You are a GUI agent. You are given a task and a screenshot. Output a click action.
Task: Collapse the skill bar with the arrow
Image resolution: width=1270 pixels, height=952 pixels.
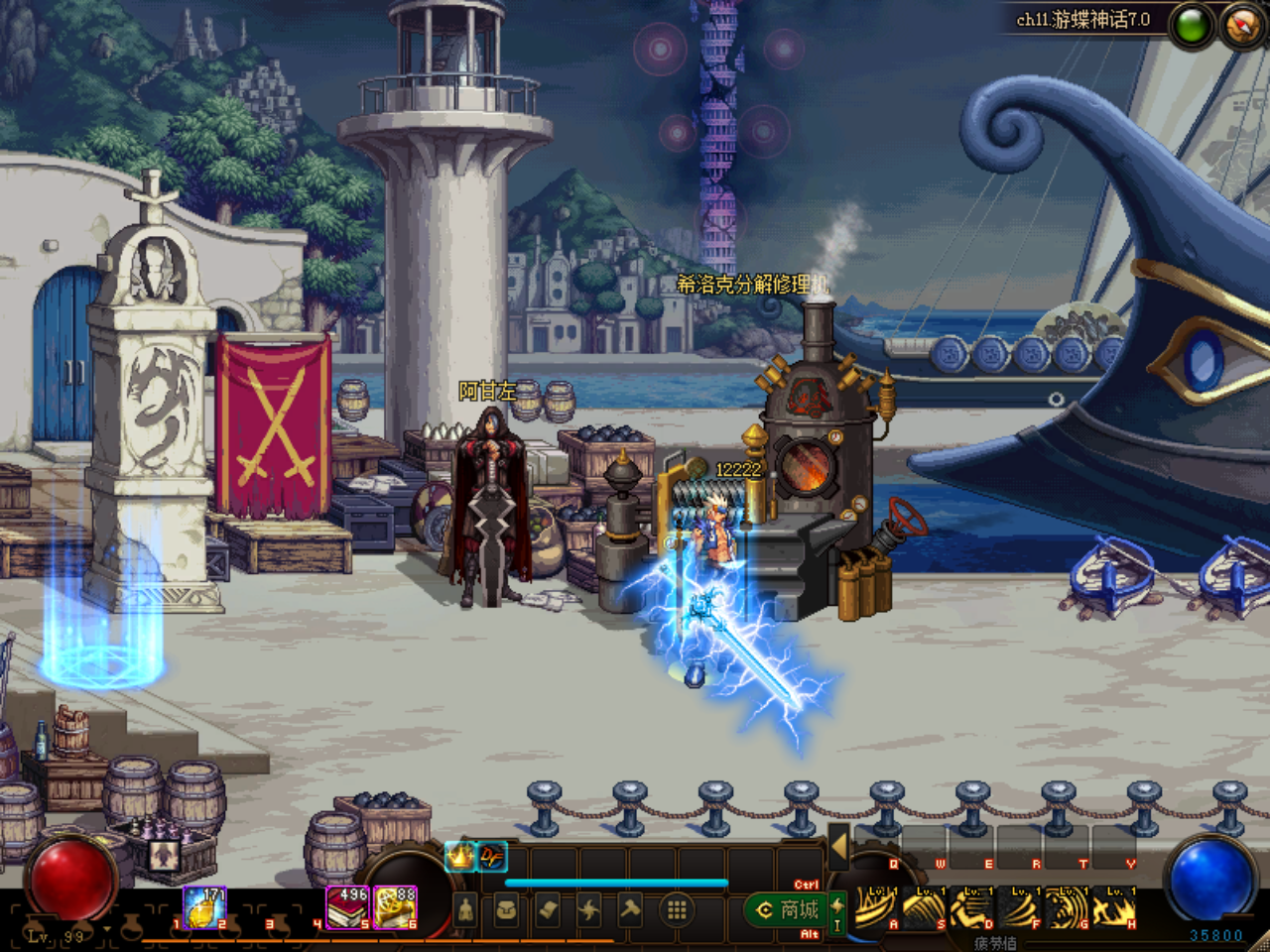coord(840,846)
